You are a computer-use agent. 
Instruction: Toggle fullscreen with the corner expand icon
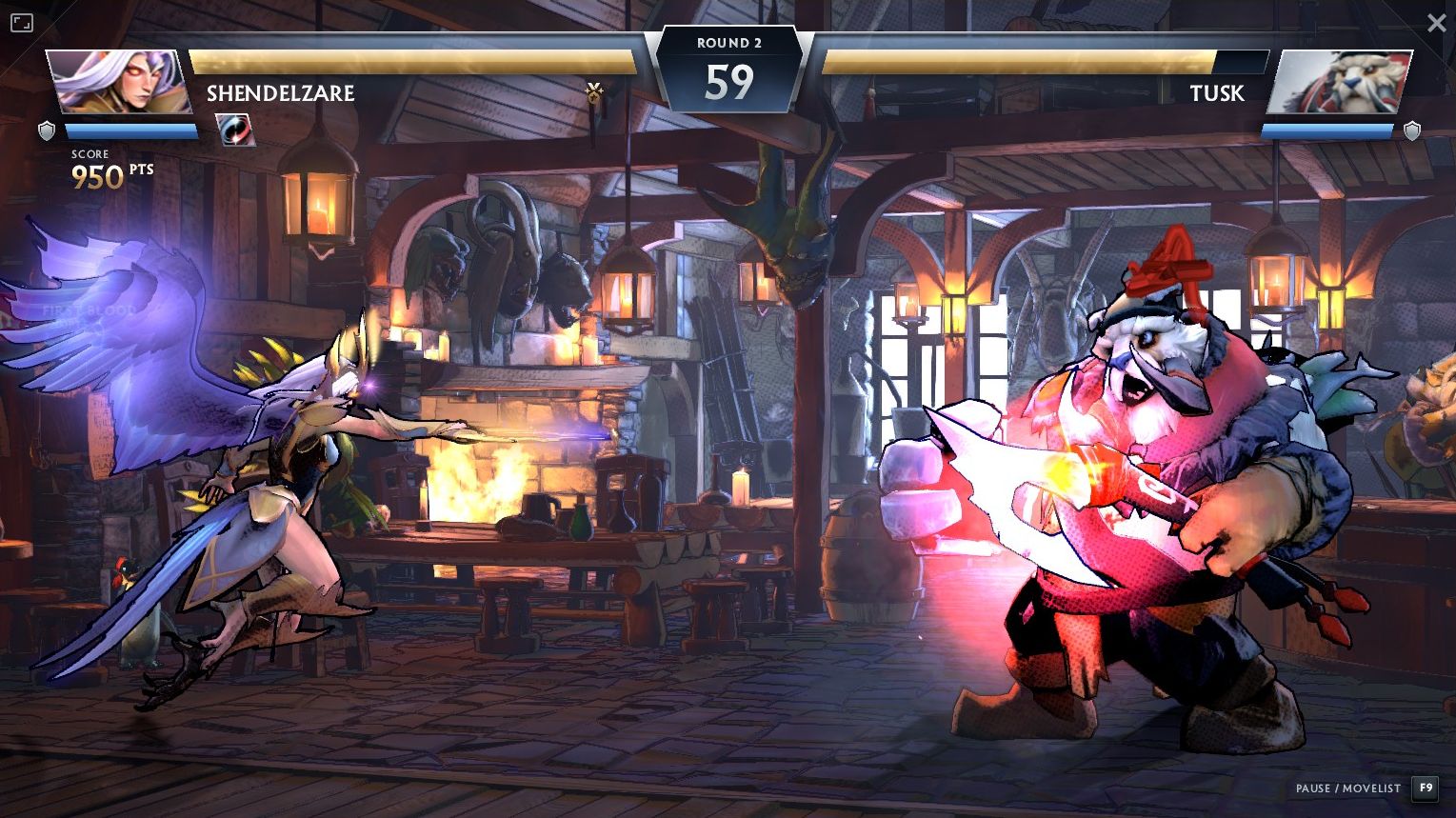22,23
